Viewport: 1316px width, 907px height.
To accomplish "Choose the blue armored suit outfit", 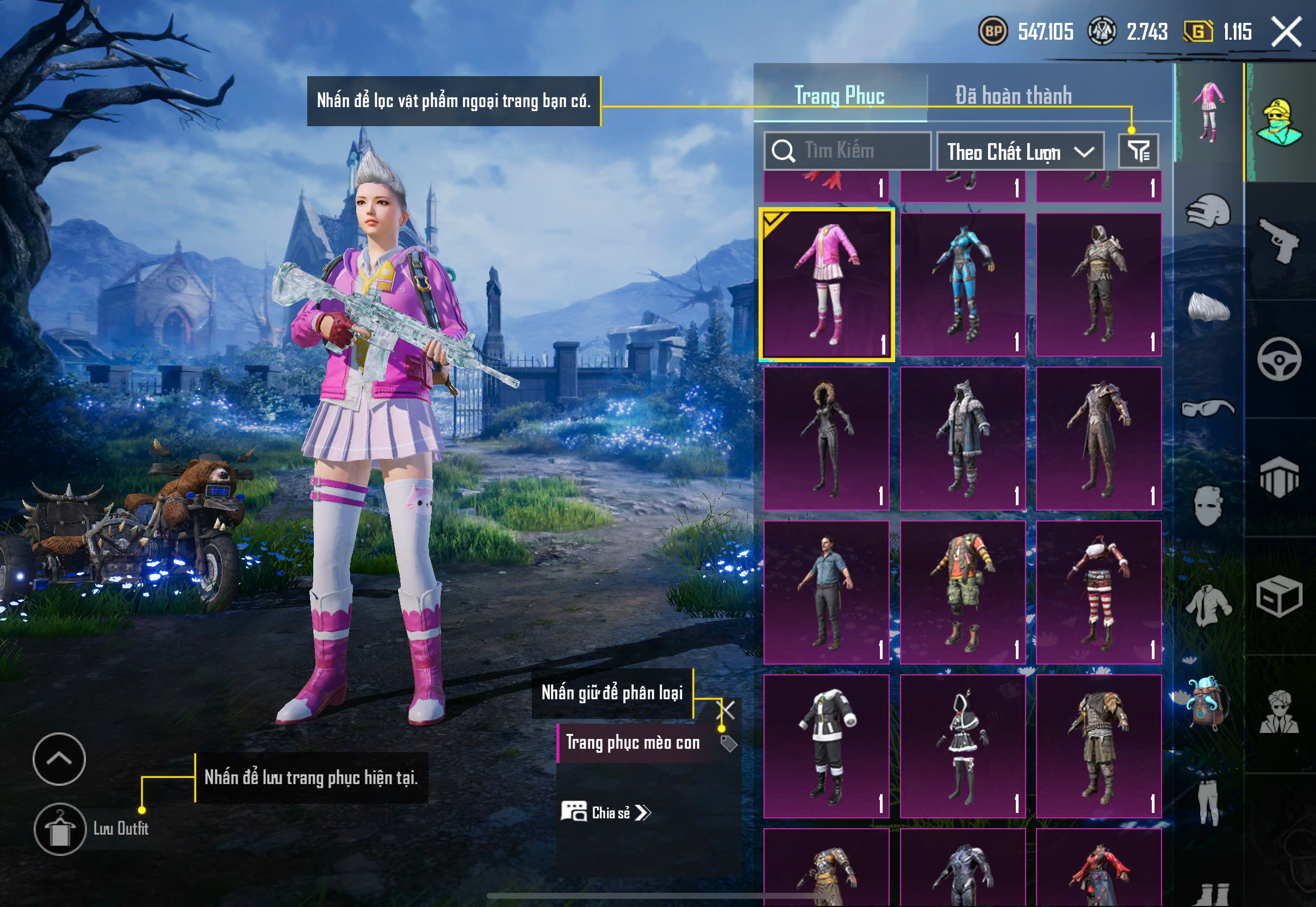I will tap(963, 284).
